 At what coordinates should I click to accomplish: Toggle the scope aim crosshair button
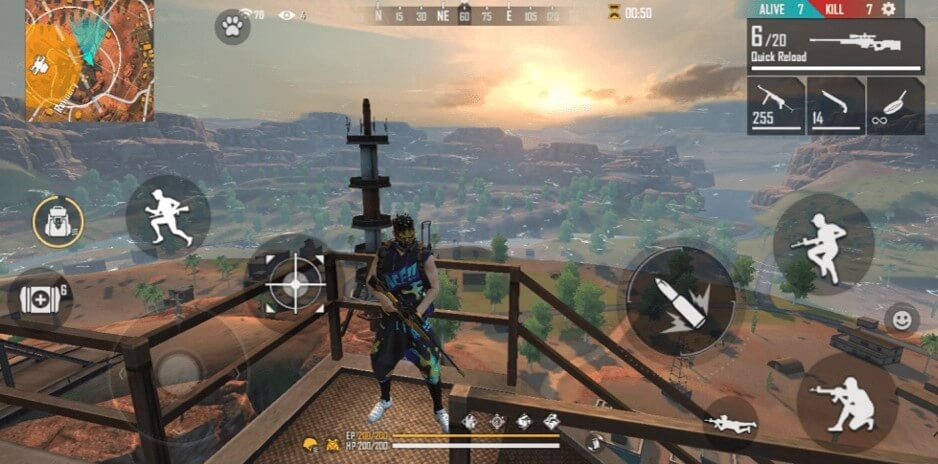click(x=295, y=283)
